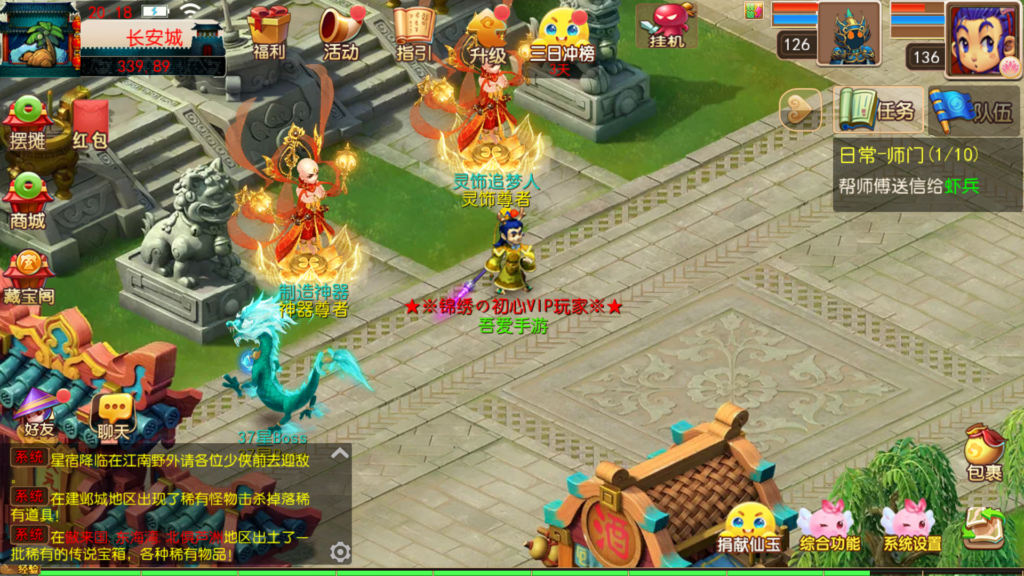Open the 好友 friends list
1024x576 pixels.
40,412
